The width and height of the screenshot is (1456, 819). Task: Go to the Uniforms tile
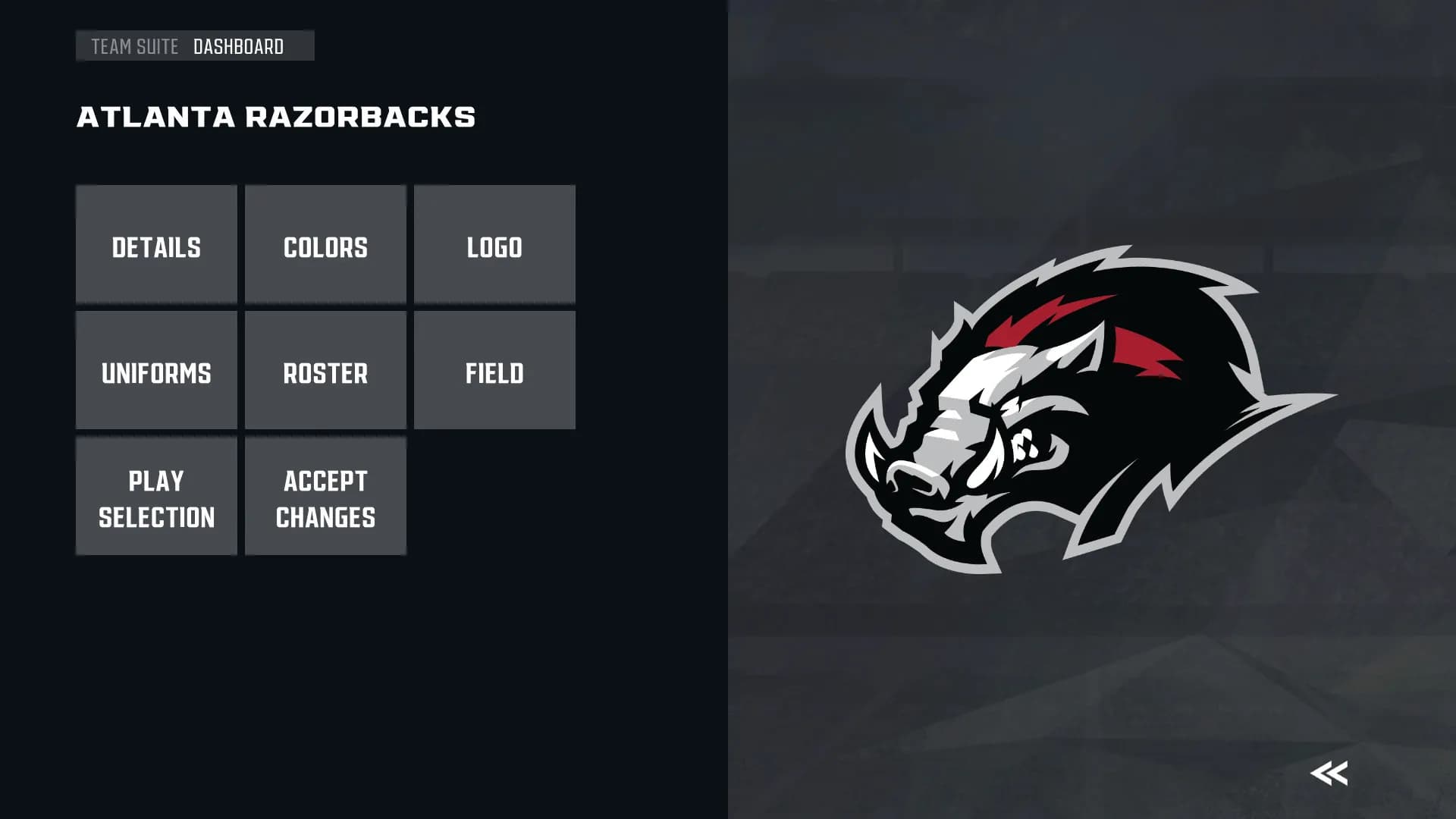coord(156,371)
